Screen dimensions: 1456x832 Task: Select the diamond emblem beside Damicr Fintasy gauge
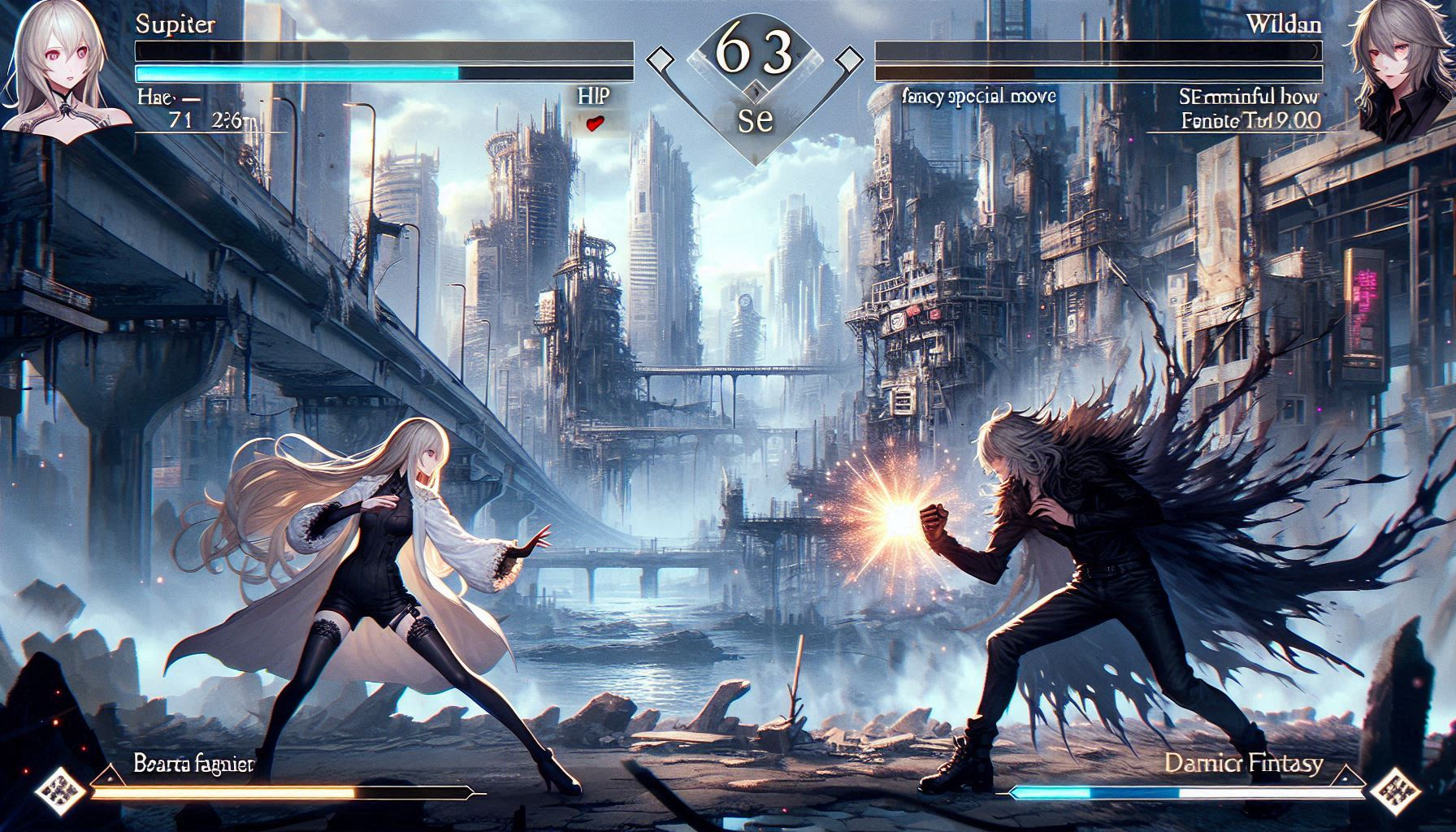pyautogui.click(x=1397, y=789)
